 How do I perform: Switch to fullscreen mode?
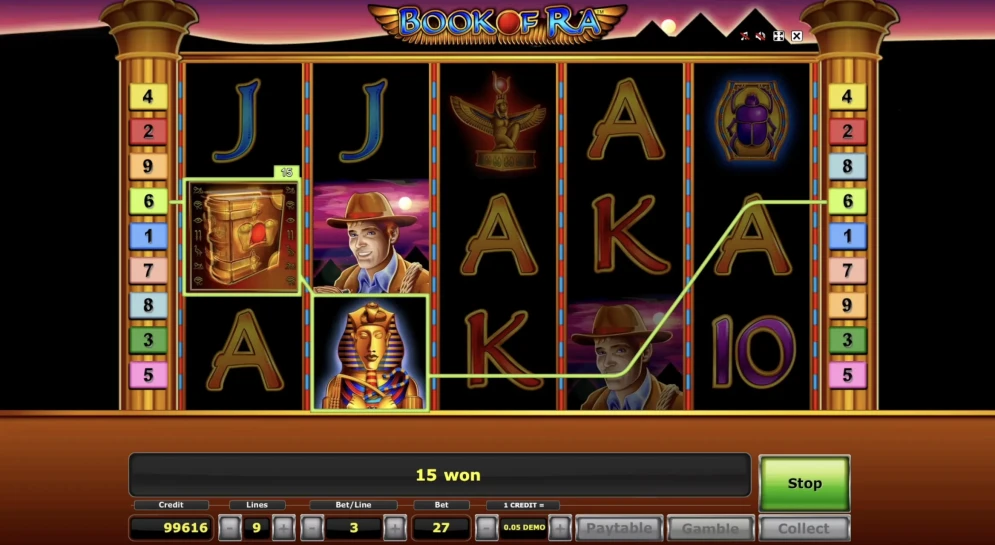[778, 36]
